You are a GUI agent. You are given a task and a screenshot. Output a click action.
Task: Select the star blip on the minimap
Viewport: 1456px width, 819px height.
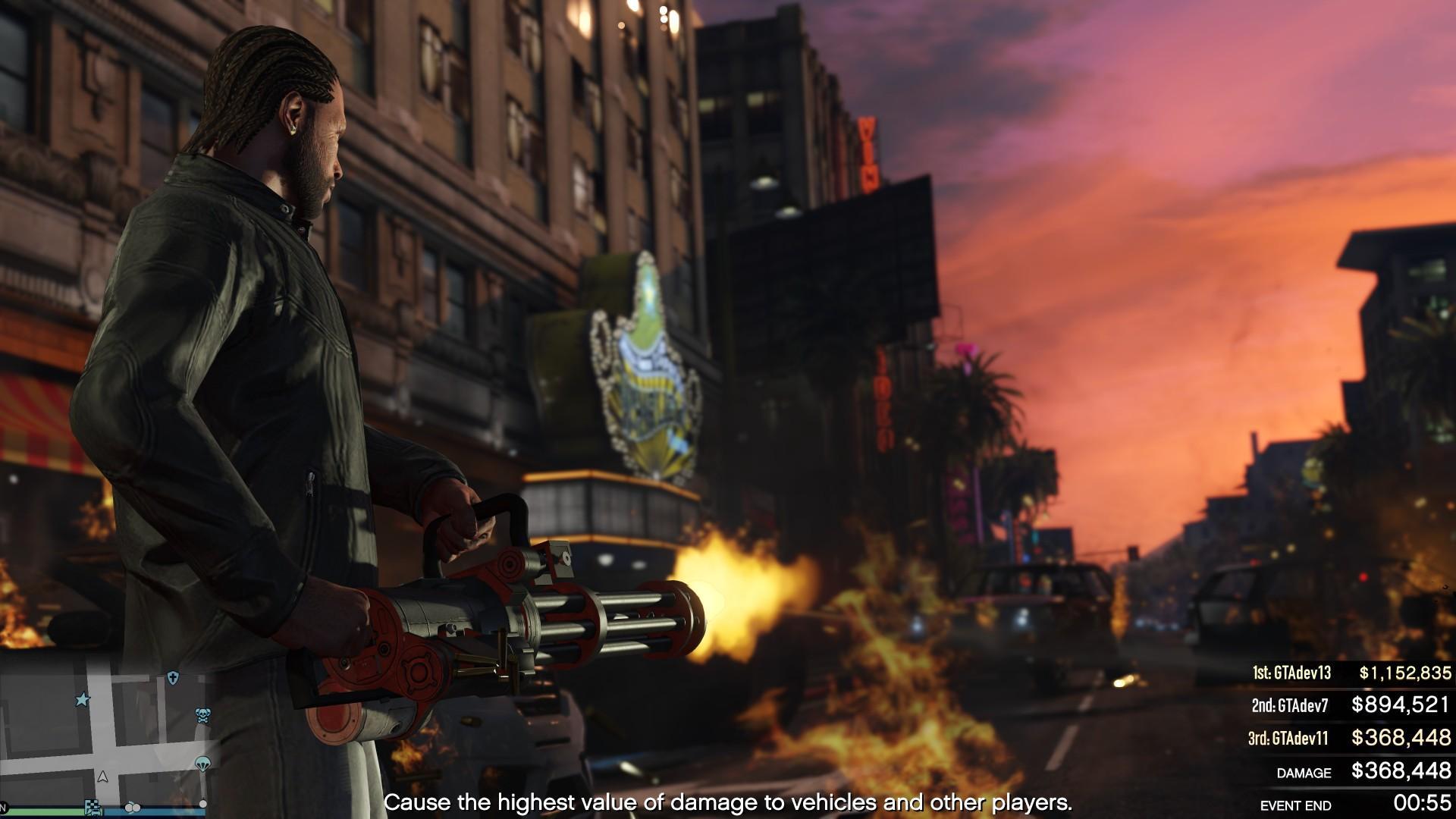point(83,699)
